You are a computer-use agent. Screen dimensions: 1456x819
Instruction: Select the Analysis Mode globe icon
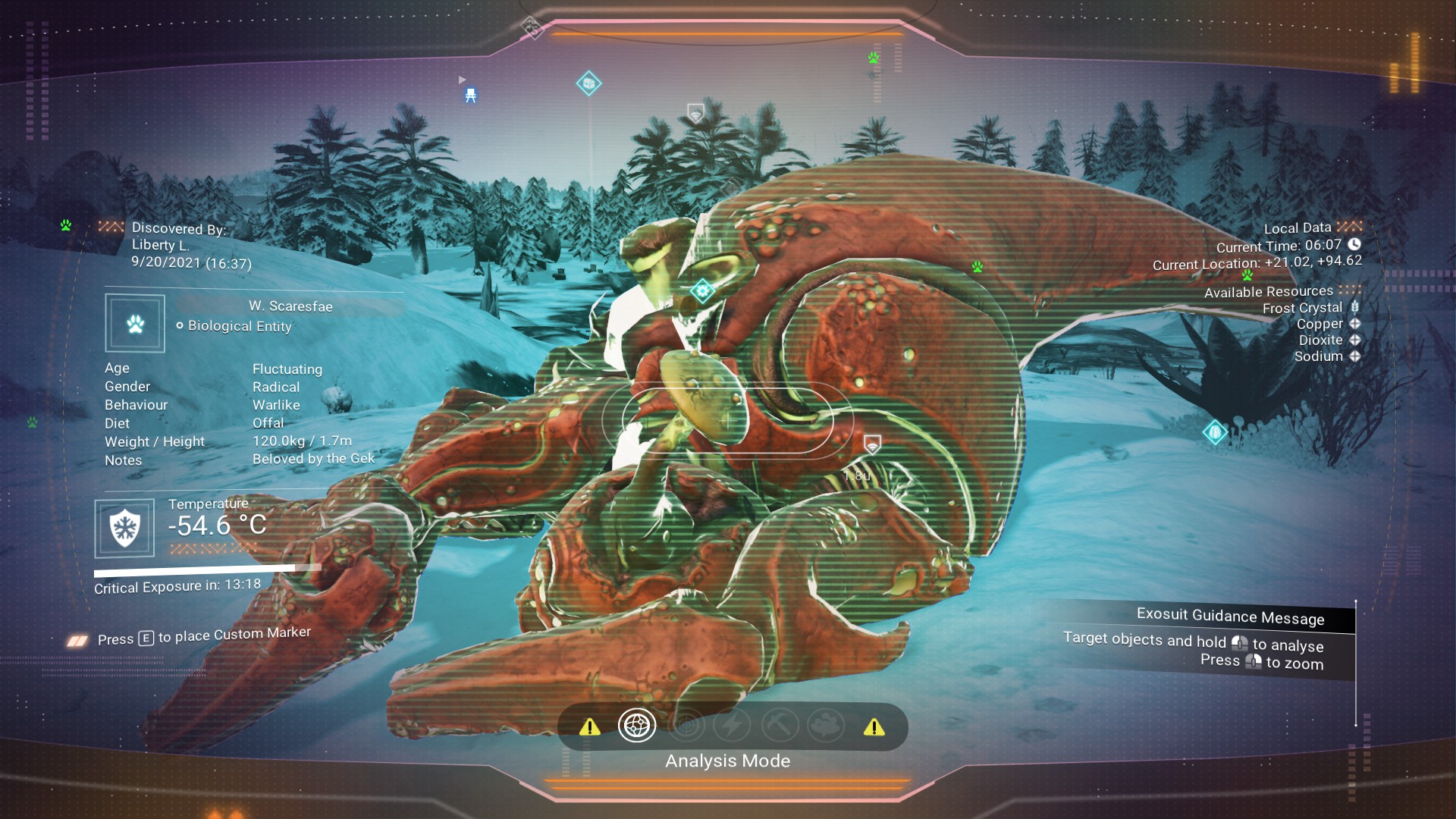click(636, 726)
